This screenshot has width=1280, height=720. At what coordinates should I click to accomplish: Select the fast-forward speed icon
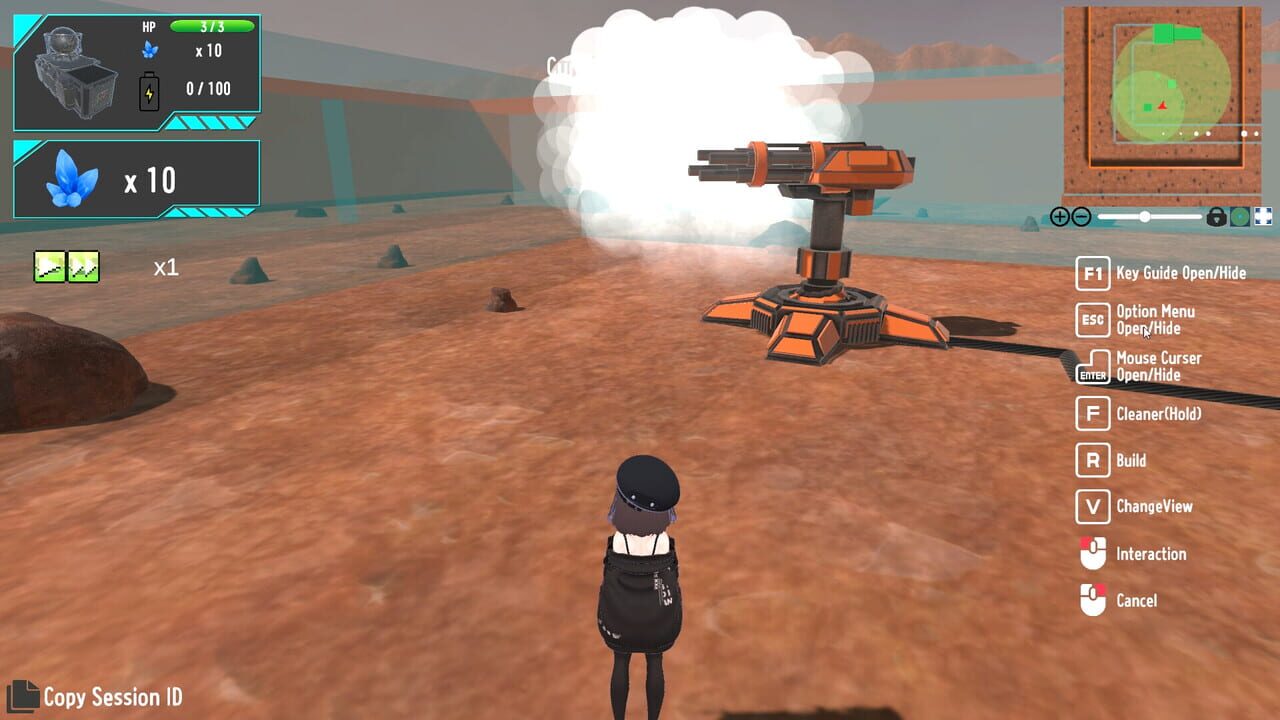(83, 266)
